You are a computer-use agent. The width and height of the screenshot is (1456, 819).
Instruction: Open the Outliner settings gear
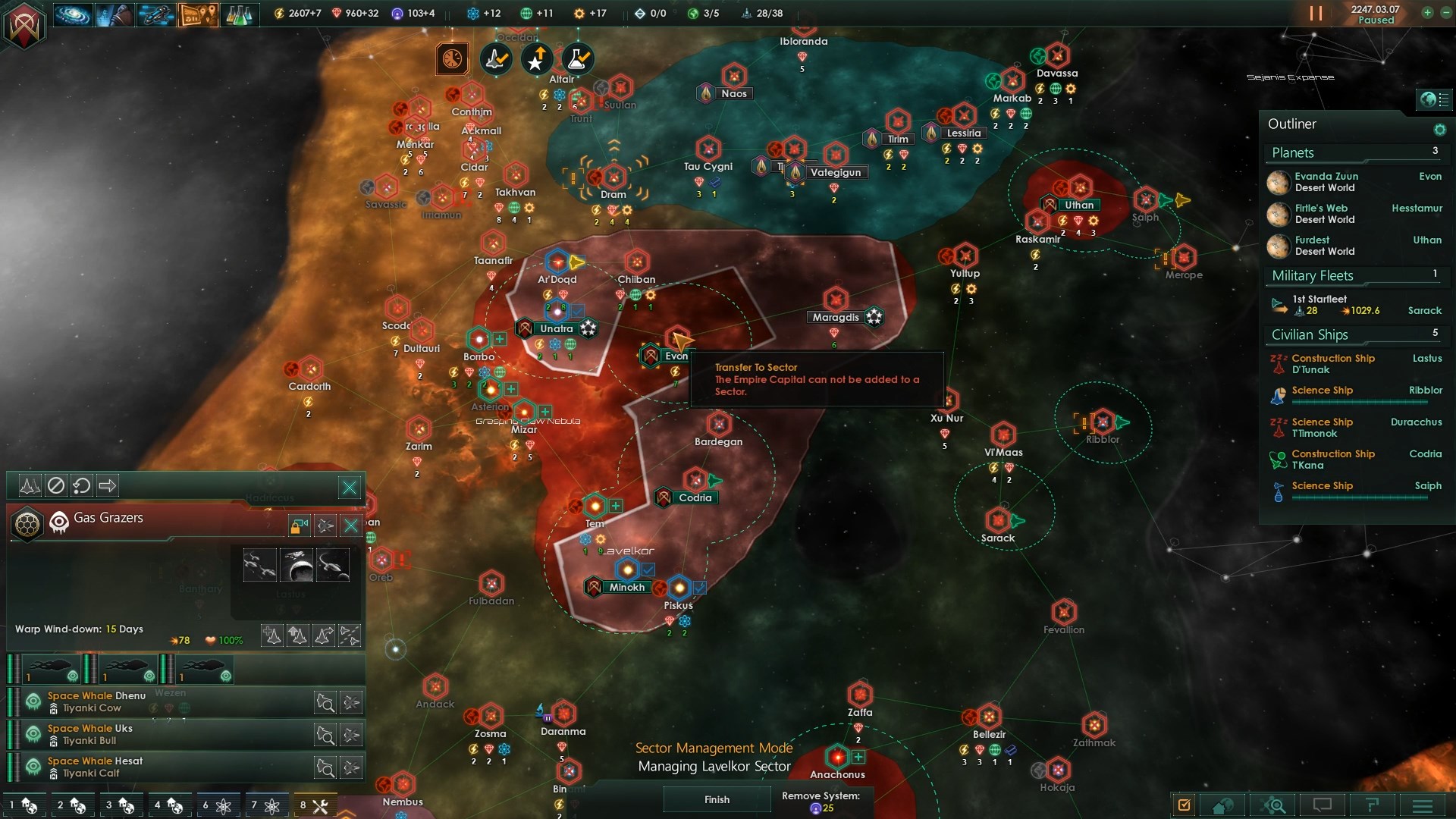(1439, 130)
